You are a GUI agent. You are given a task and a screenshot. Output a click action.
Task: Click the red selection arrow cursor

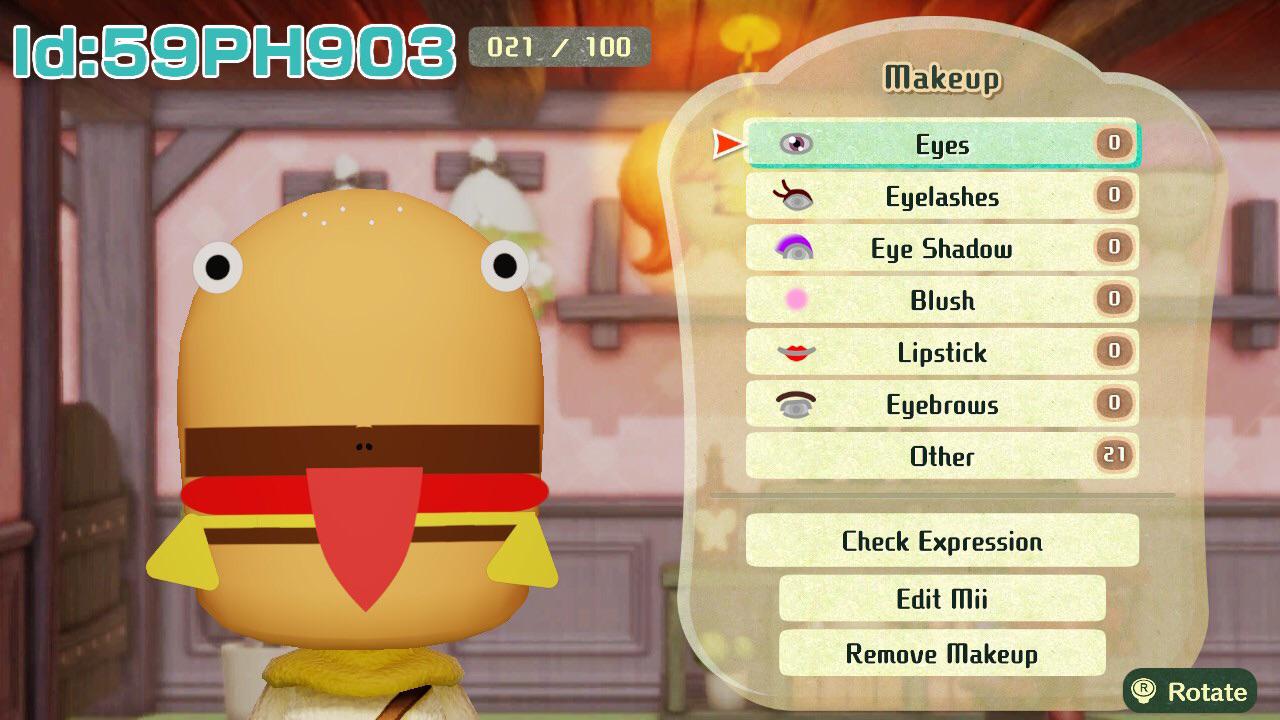(727, 143)
